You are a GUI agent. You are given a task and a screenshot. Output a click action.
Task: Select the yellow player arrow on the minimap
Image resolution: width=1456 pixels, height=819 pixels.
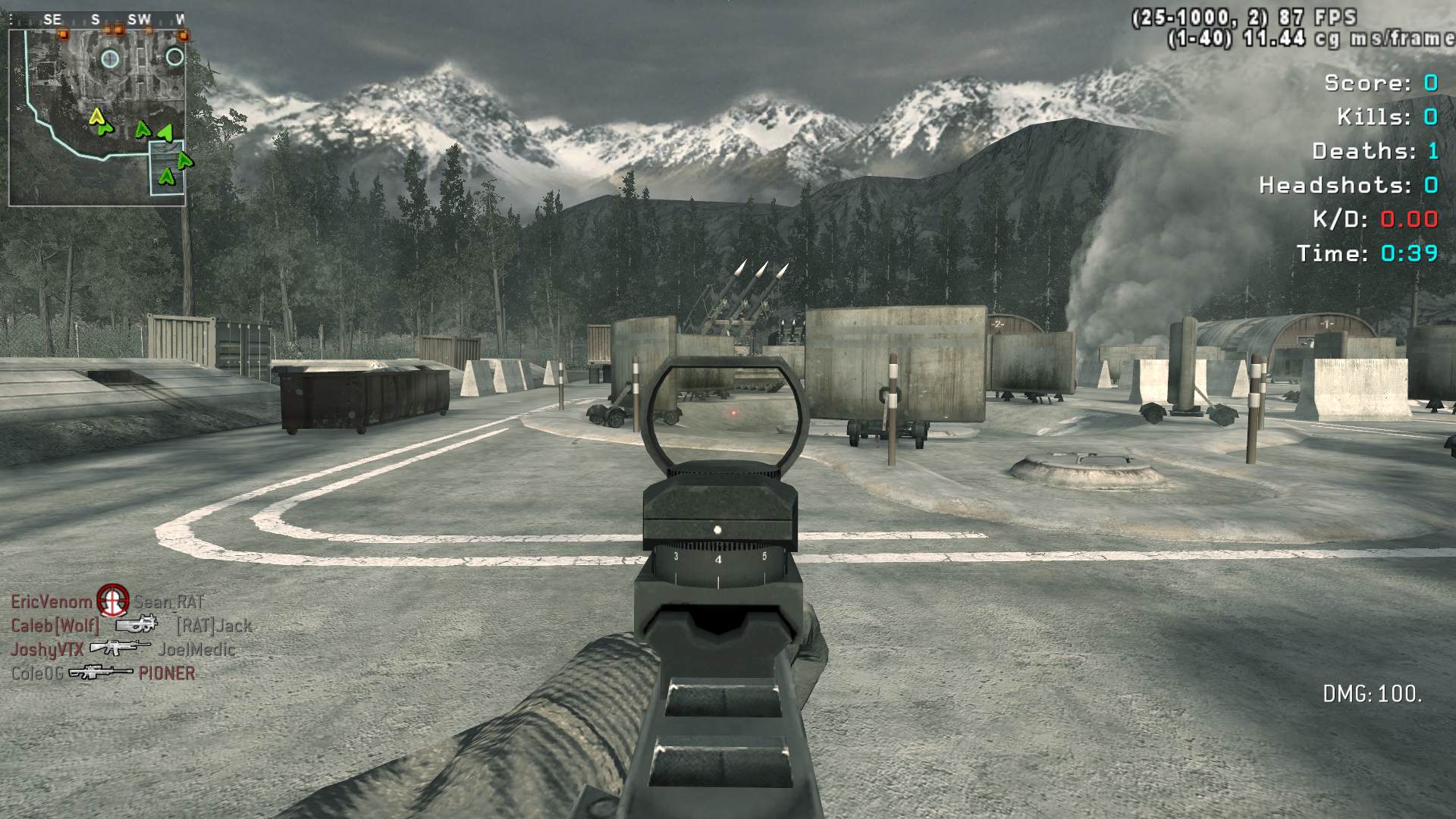(96, 117)
